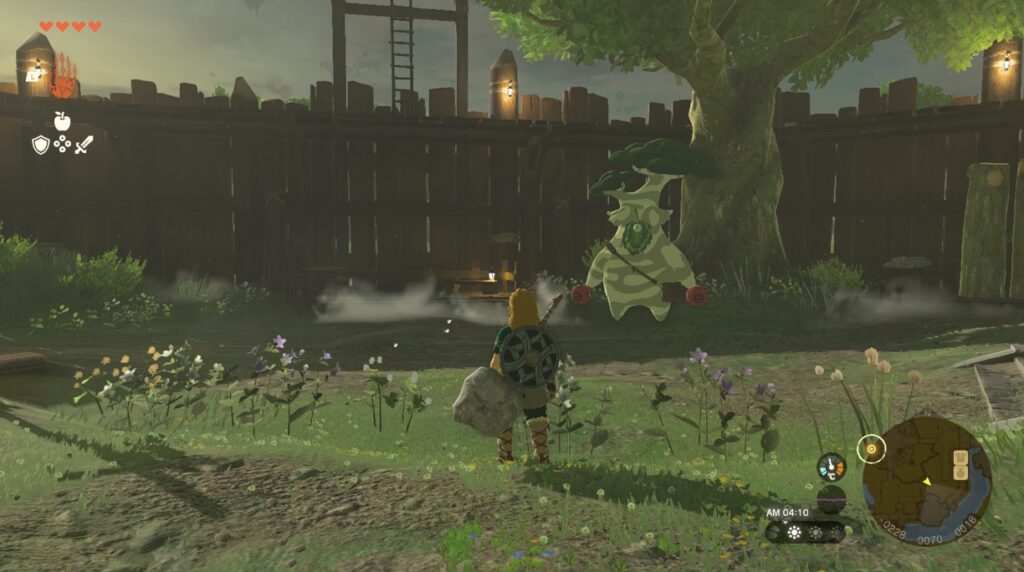Image resolution: width=1024 pixels, height=572 pixels.
Task: Click the yellow objective marker on the minimap
Action: [871, 450]
